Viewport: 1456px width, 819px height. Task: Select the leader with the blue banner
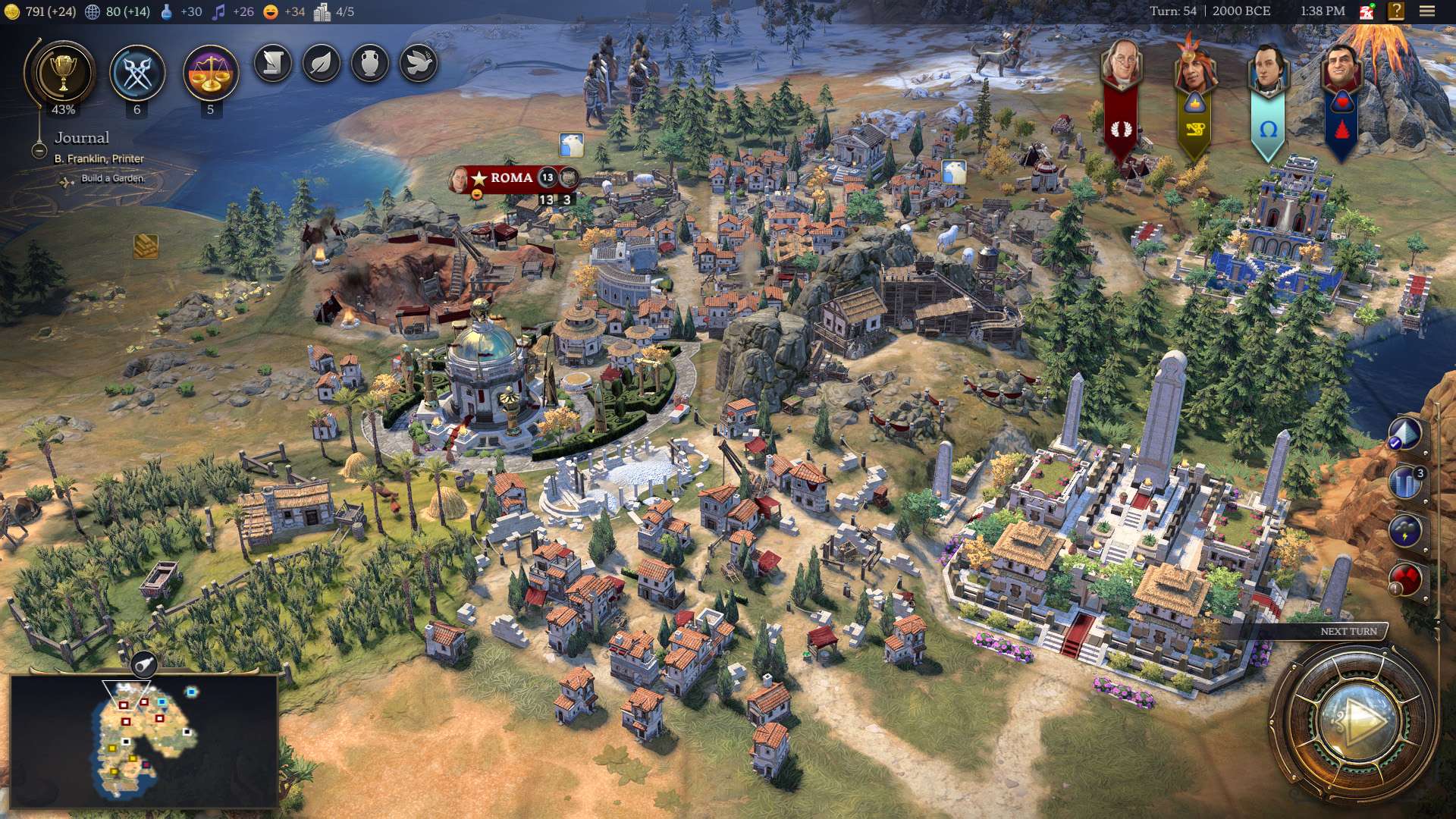pos(1341,70)
